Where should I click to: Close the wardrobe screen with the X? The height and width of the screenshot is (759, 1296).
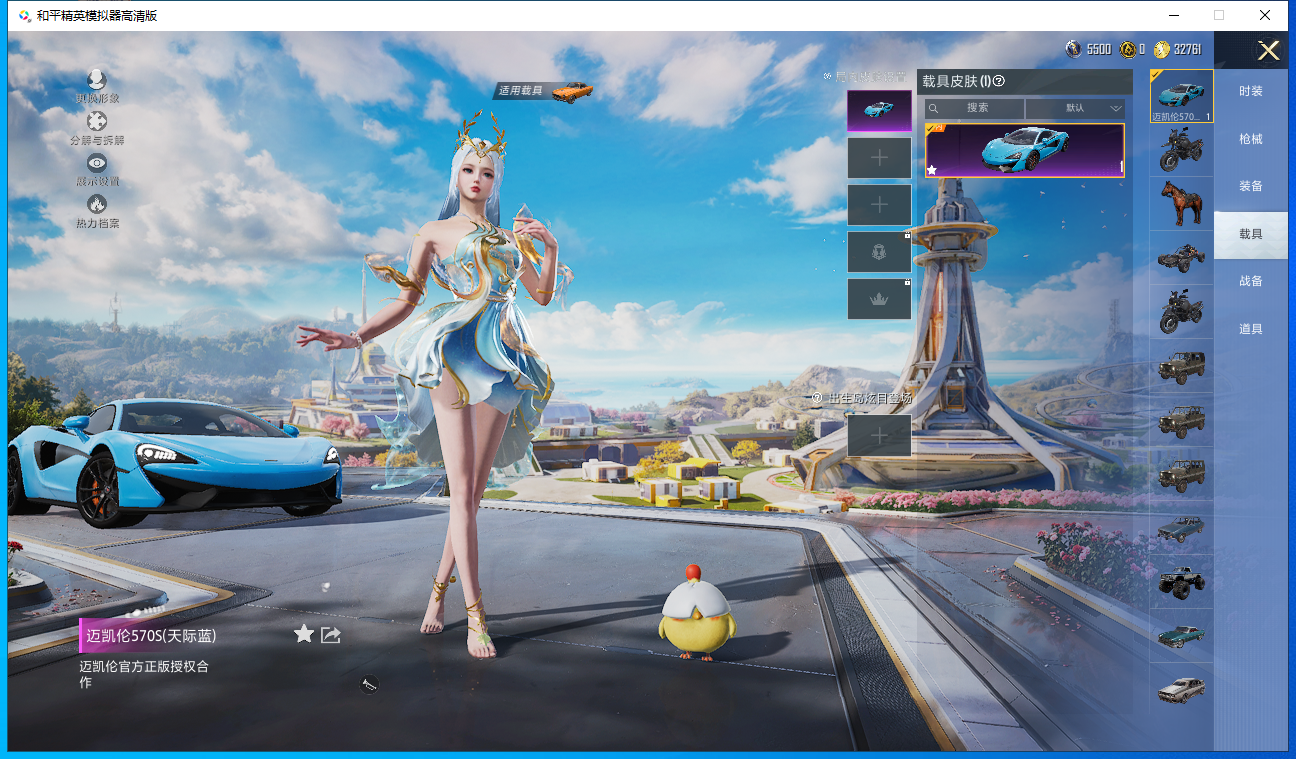click(1268, 51)
